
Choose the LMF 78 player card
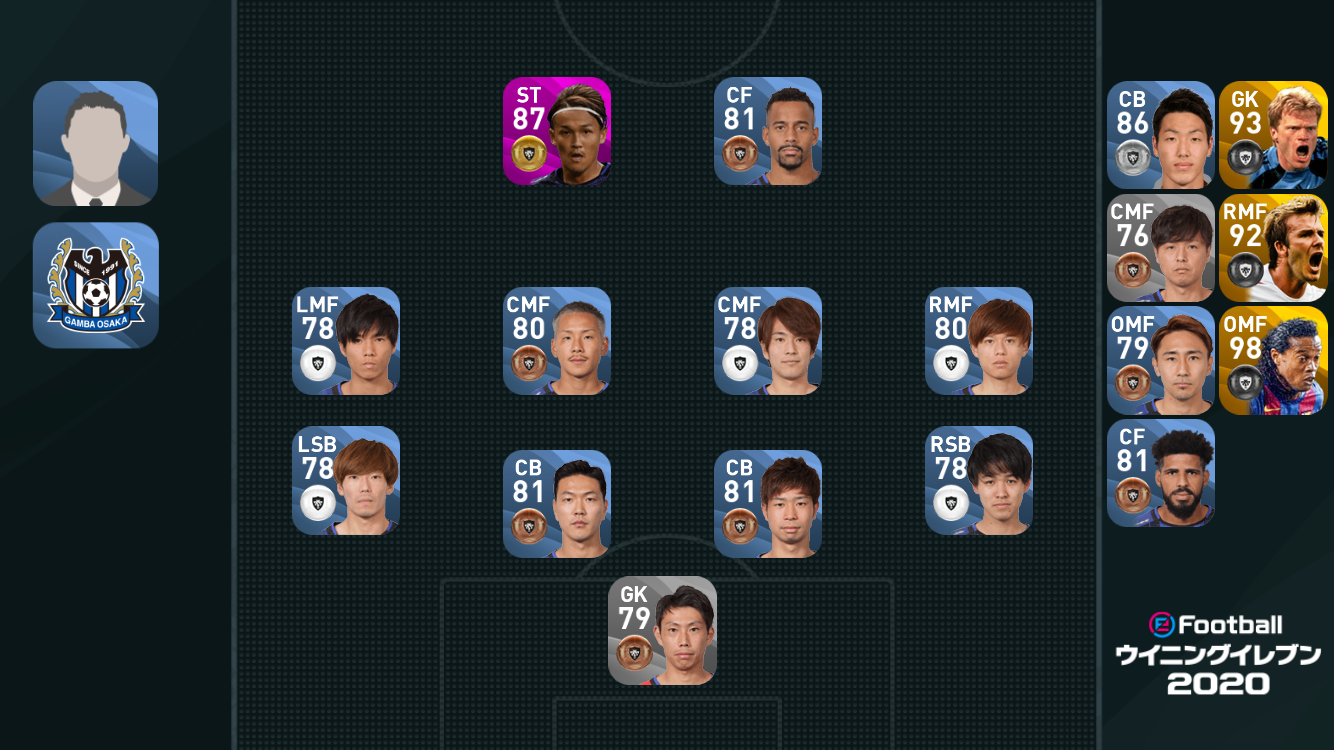point(346,341)
